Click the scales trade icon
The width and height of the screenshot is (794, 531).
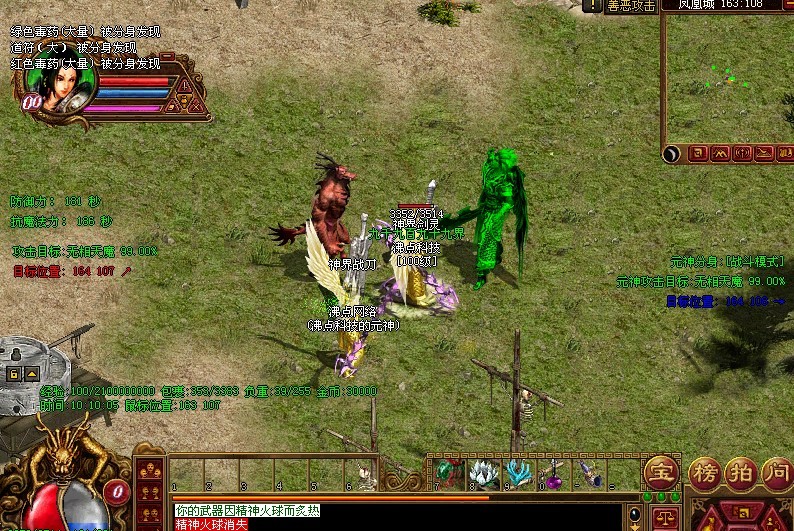(x=663, y=517)
